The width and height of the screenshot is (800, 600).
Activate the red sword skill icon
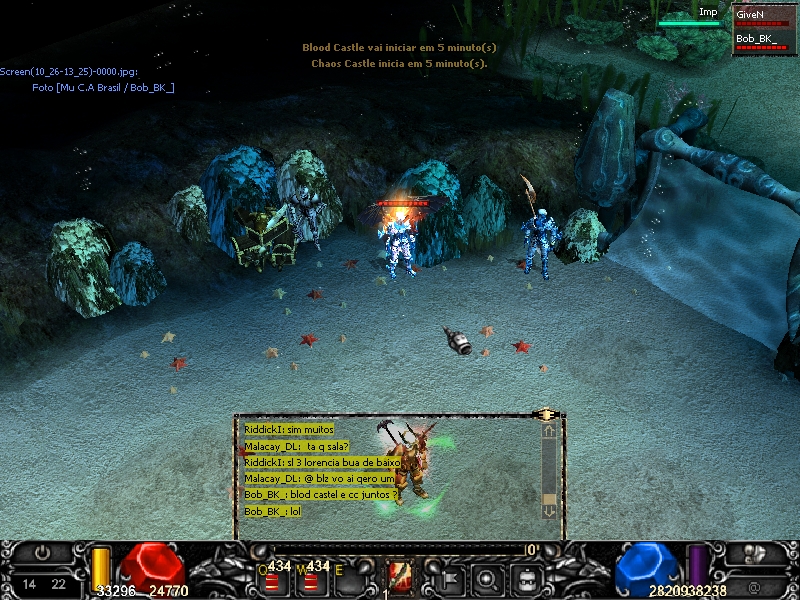400,577
